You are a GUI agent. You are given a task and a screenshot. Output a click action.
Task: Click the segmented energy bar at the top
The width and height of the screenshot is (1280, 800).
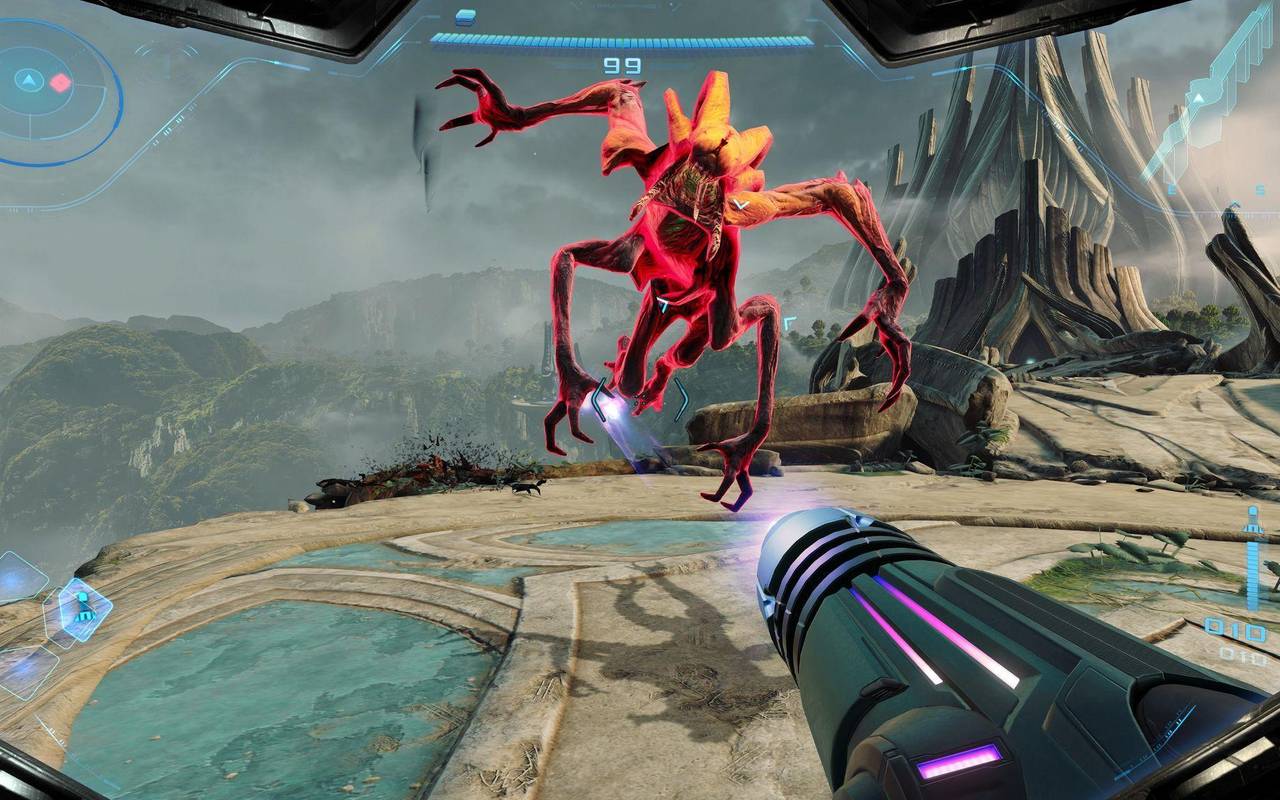[620, 38]
